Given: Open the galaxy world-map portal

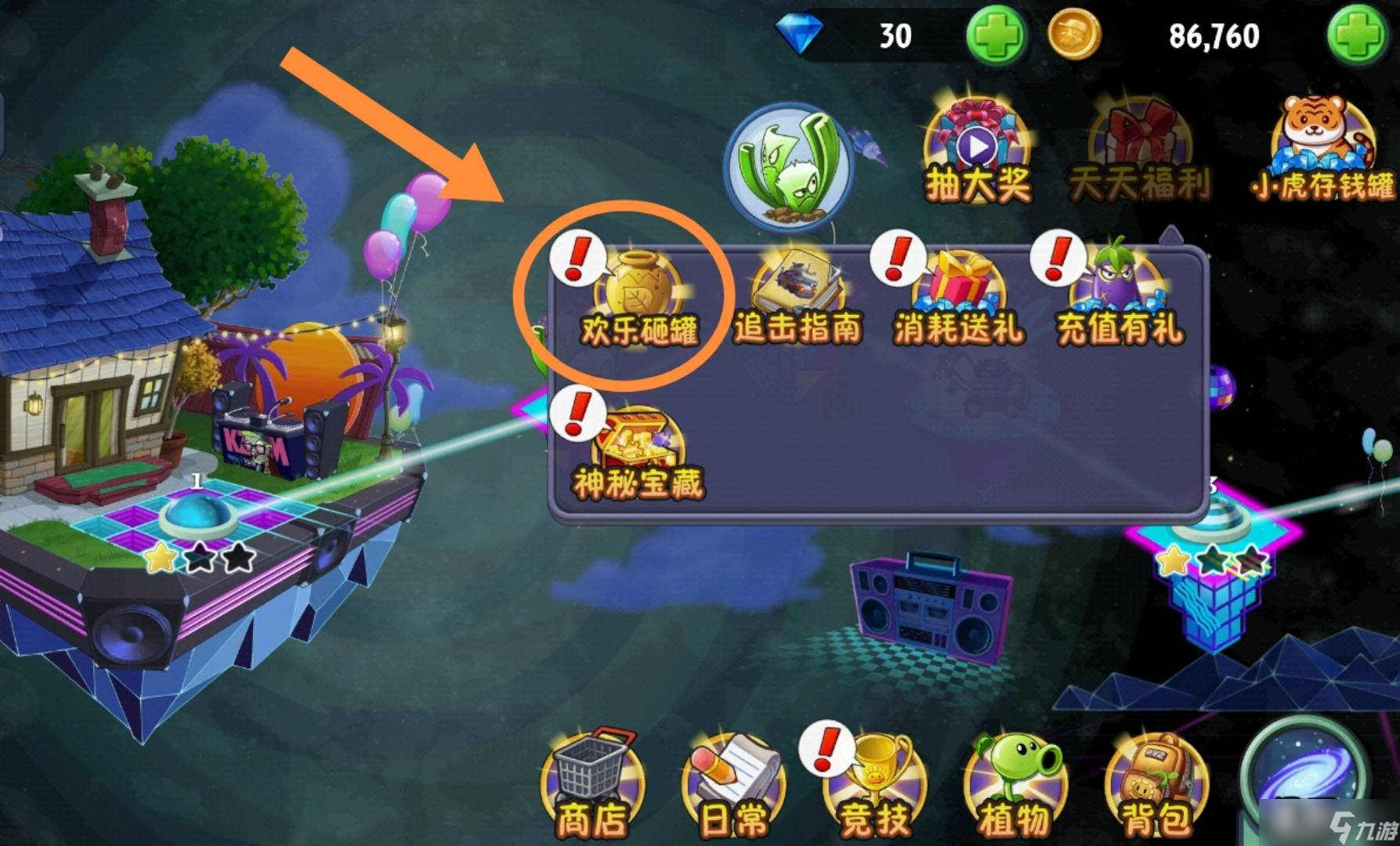Looking at the screenshot, I should pos(1307,775).
